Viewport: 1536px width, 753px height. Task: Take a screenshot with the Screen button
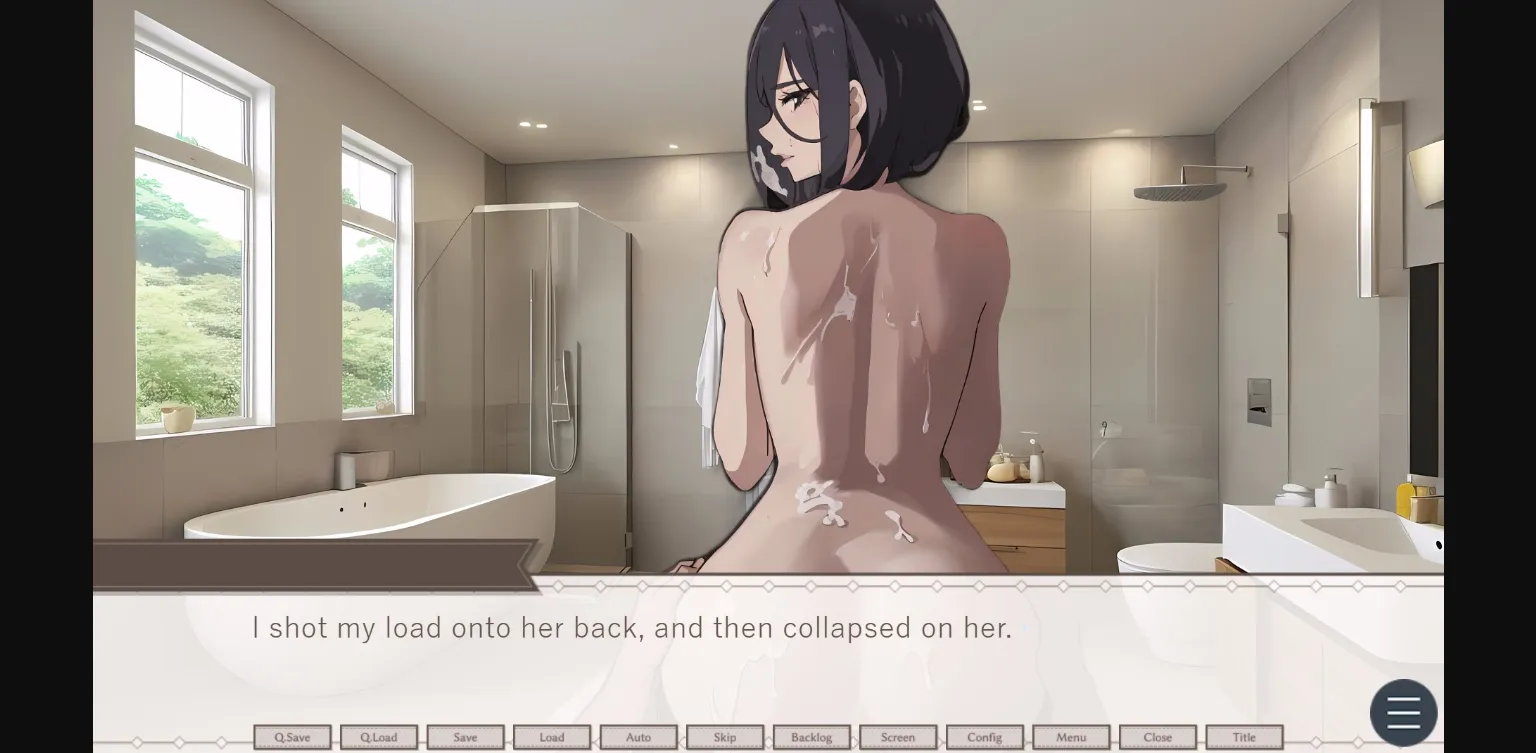click(897, 737)
